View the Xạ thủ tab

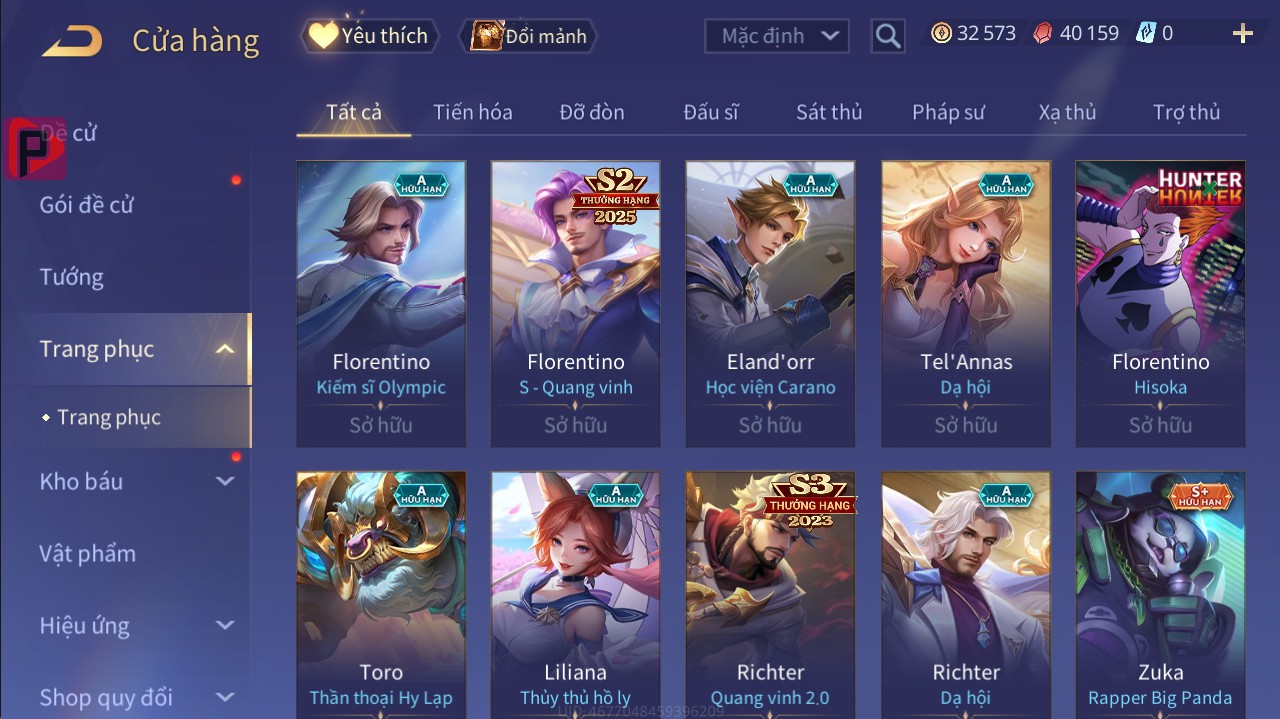(x=1067, y=112)
